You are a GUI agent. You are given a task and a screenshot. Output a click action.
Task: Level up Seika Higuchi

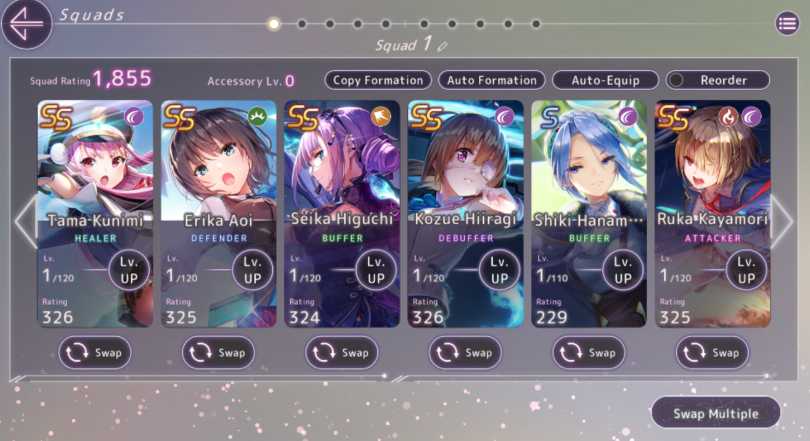tap(376, 269)
